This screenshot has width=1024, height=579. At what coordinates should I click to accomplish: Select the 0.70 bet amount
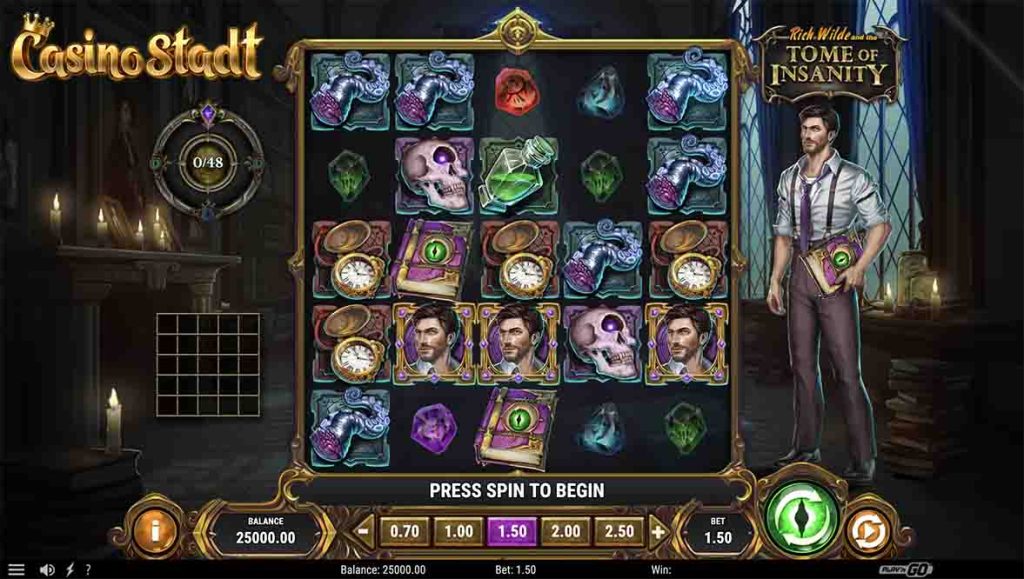(404, 532)
